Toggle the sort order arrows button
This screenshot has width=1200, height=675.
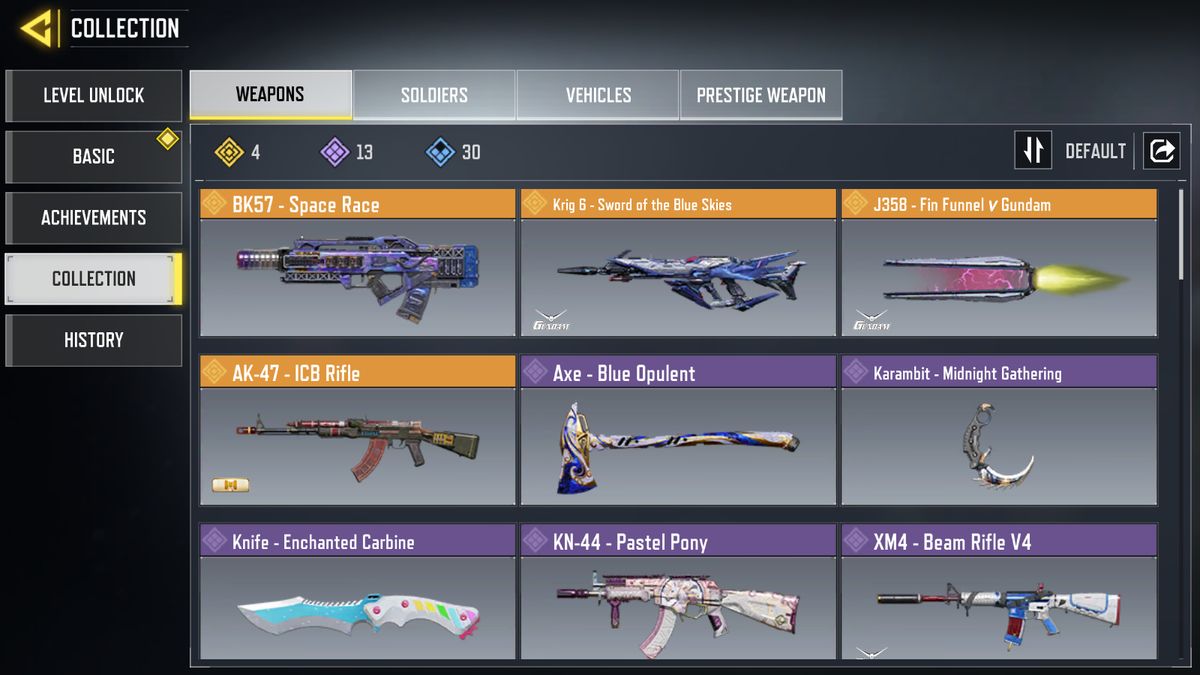[x=1033, y=151]
